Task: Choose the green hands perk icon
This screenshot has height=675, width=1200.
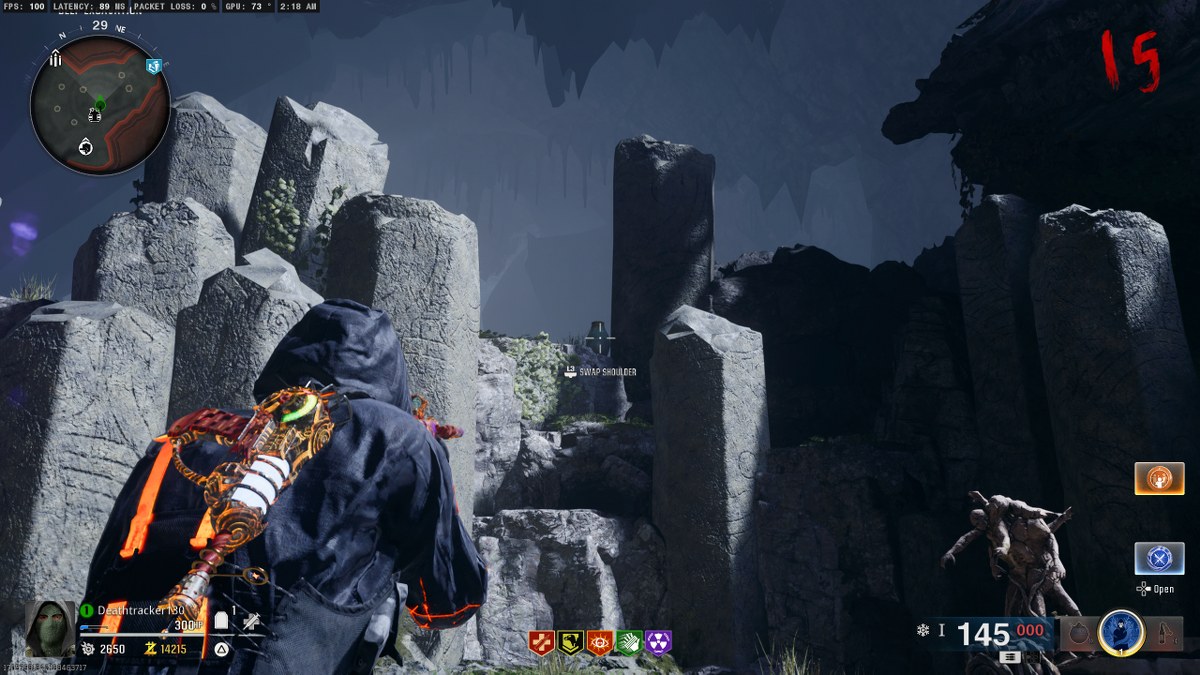Action: coord(629,642)
